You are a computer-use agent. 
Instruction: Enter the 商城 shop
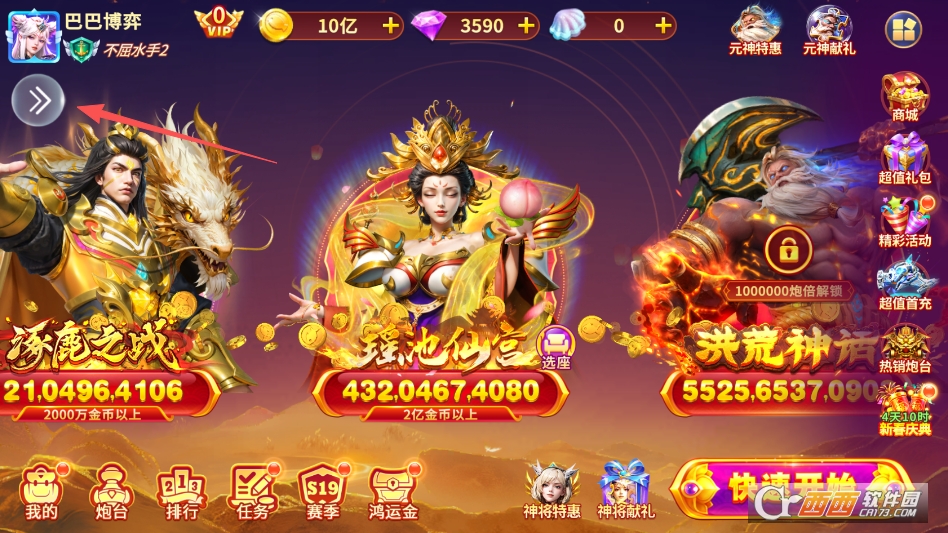[x=904, y=97]
